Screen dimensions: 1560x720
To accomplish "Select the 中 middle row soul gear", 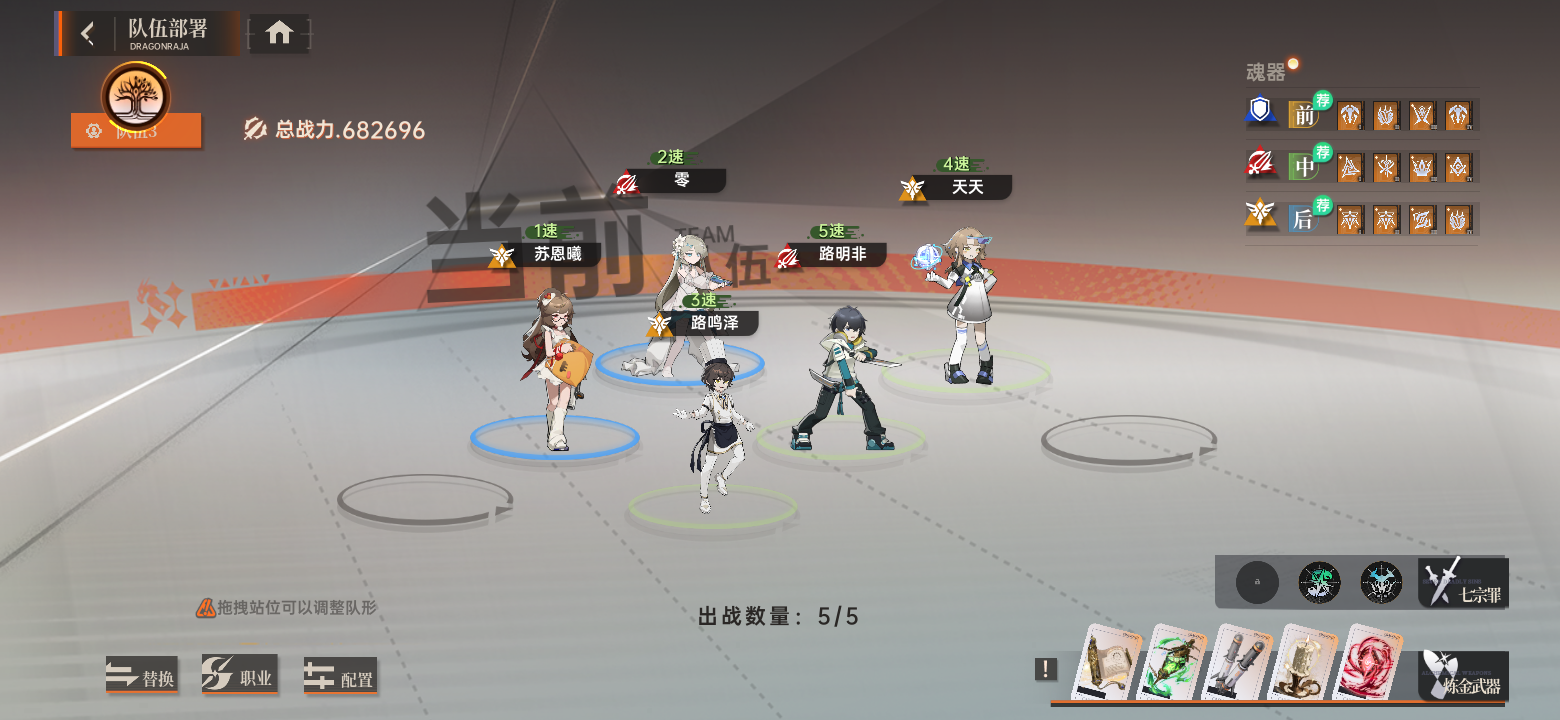I will tap(1304, 167).
